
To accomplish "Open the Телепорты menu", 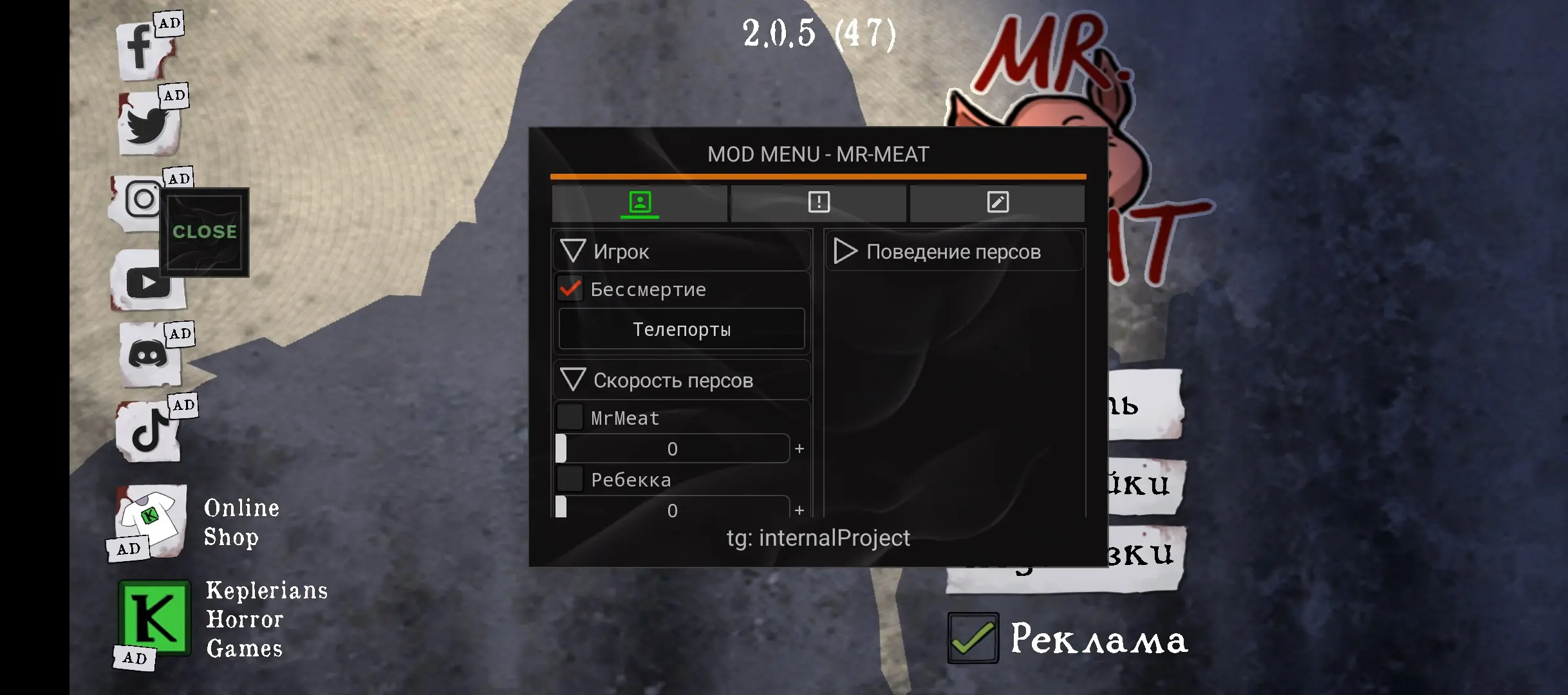I will [x=681, y=328].
